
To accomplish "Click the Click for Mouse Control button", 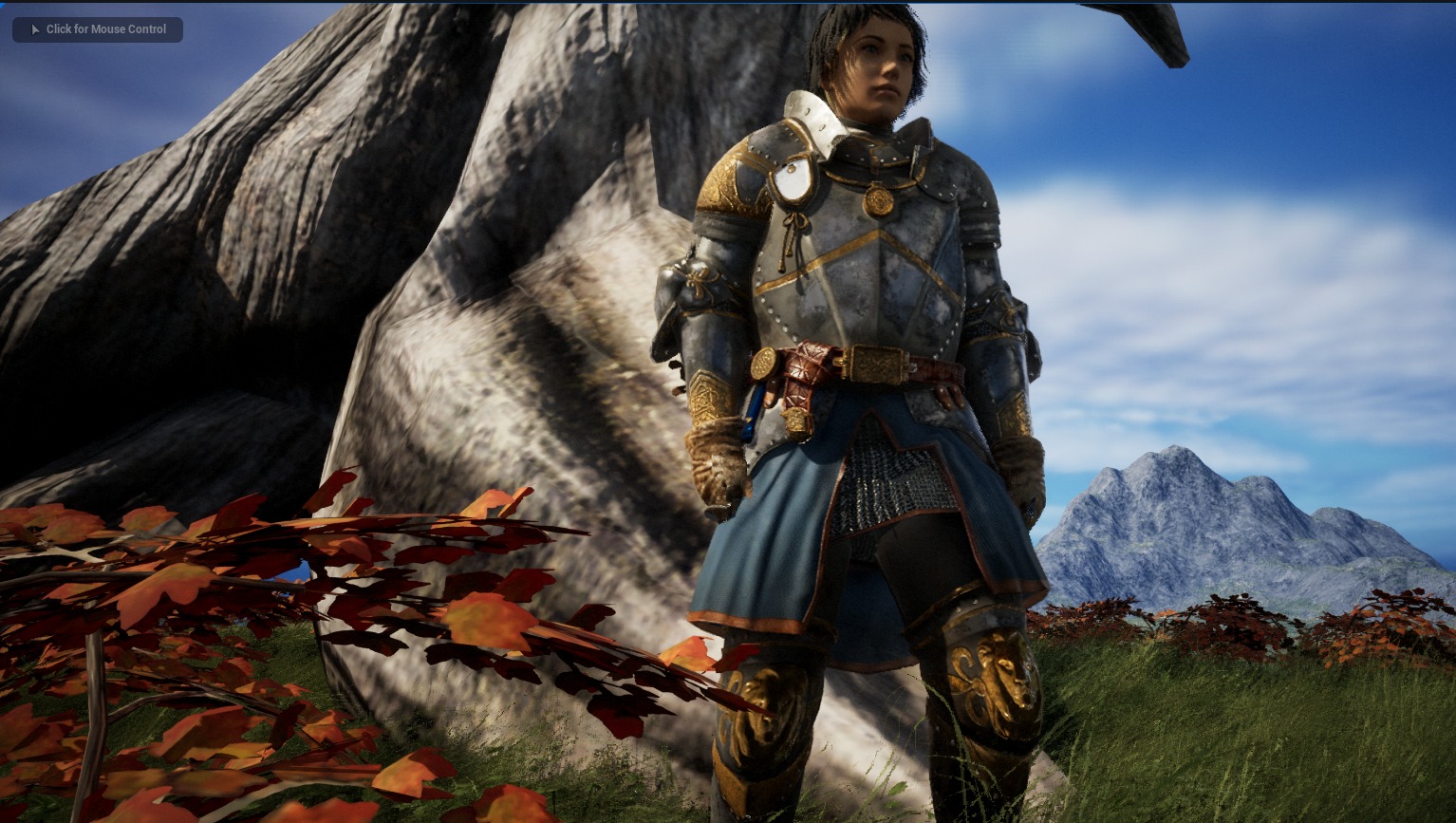I will [x=98, y=29].
